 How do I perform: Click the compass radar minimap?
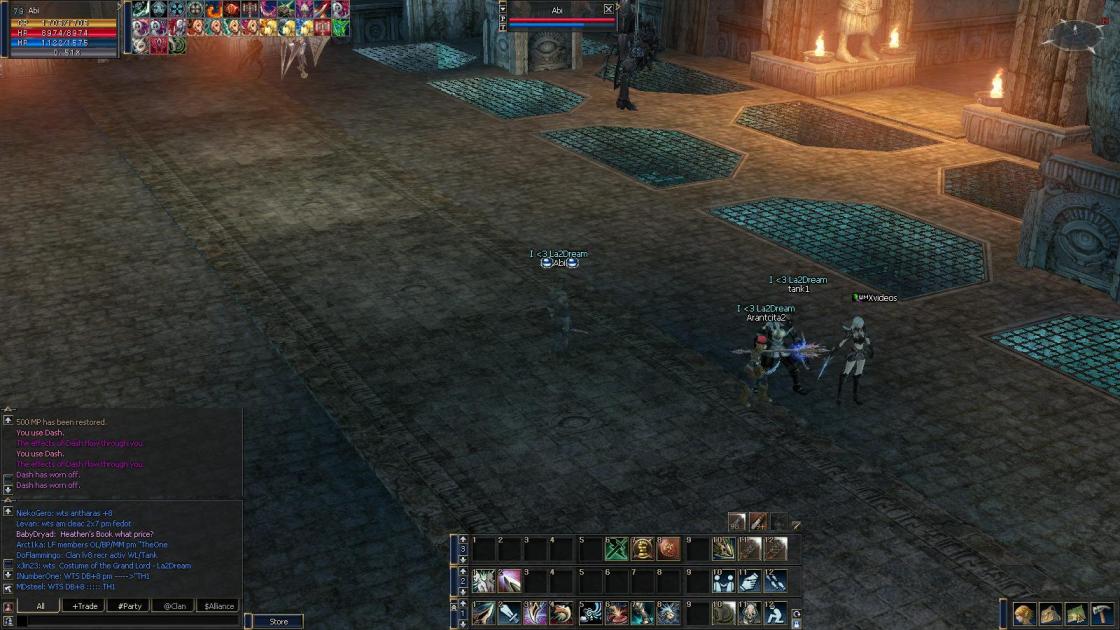(x=1071, y=36)
